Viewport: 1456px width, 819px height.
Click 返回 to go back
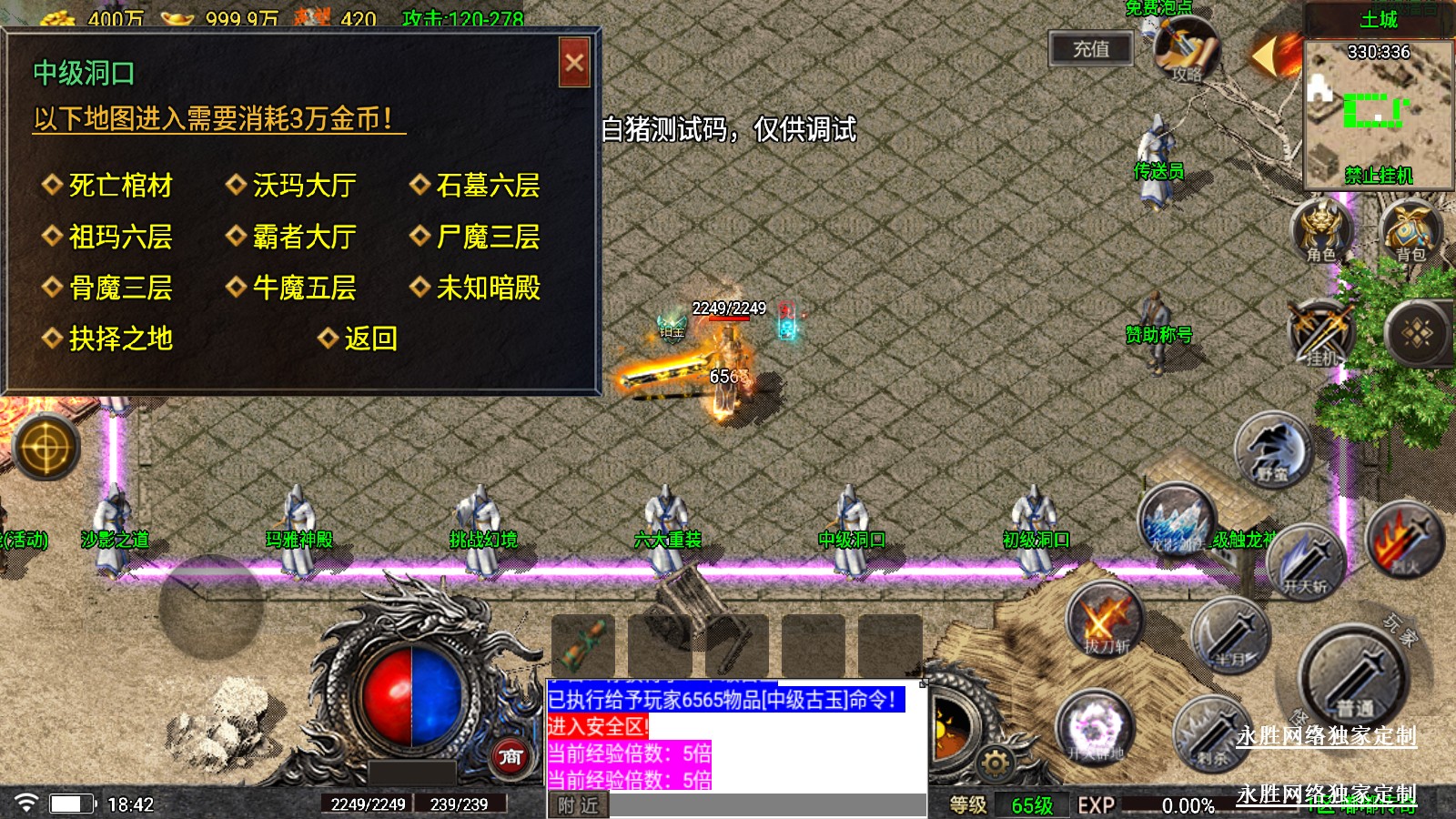tap(369, 339)
